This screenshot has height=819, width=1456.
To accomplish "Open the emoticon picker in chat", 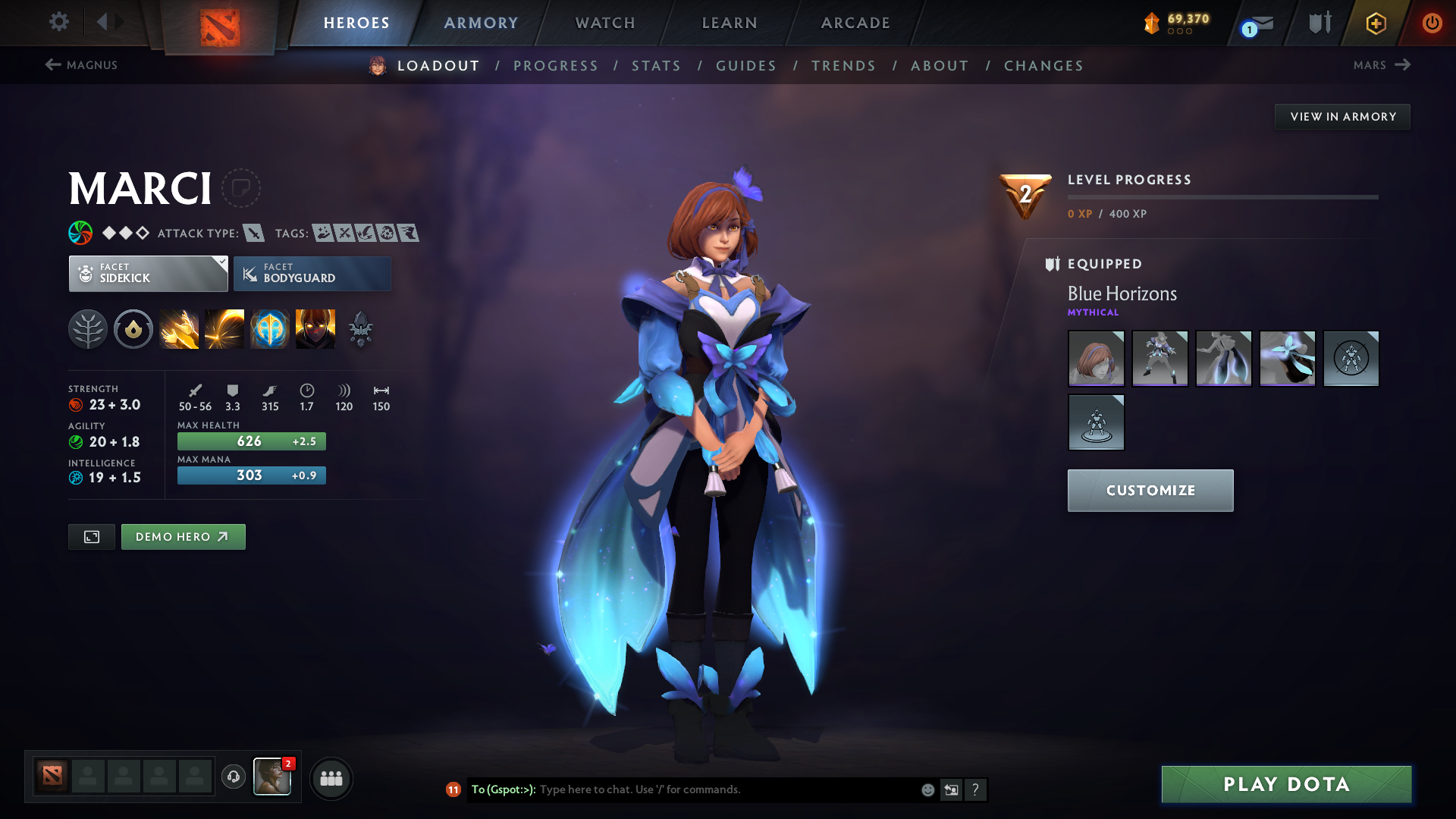I will click(927, 789).
